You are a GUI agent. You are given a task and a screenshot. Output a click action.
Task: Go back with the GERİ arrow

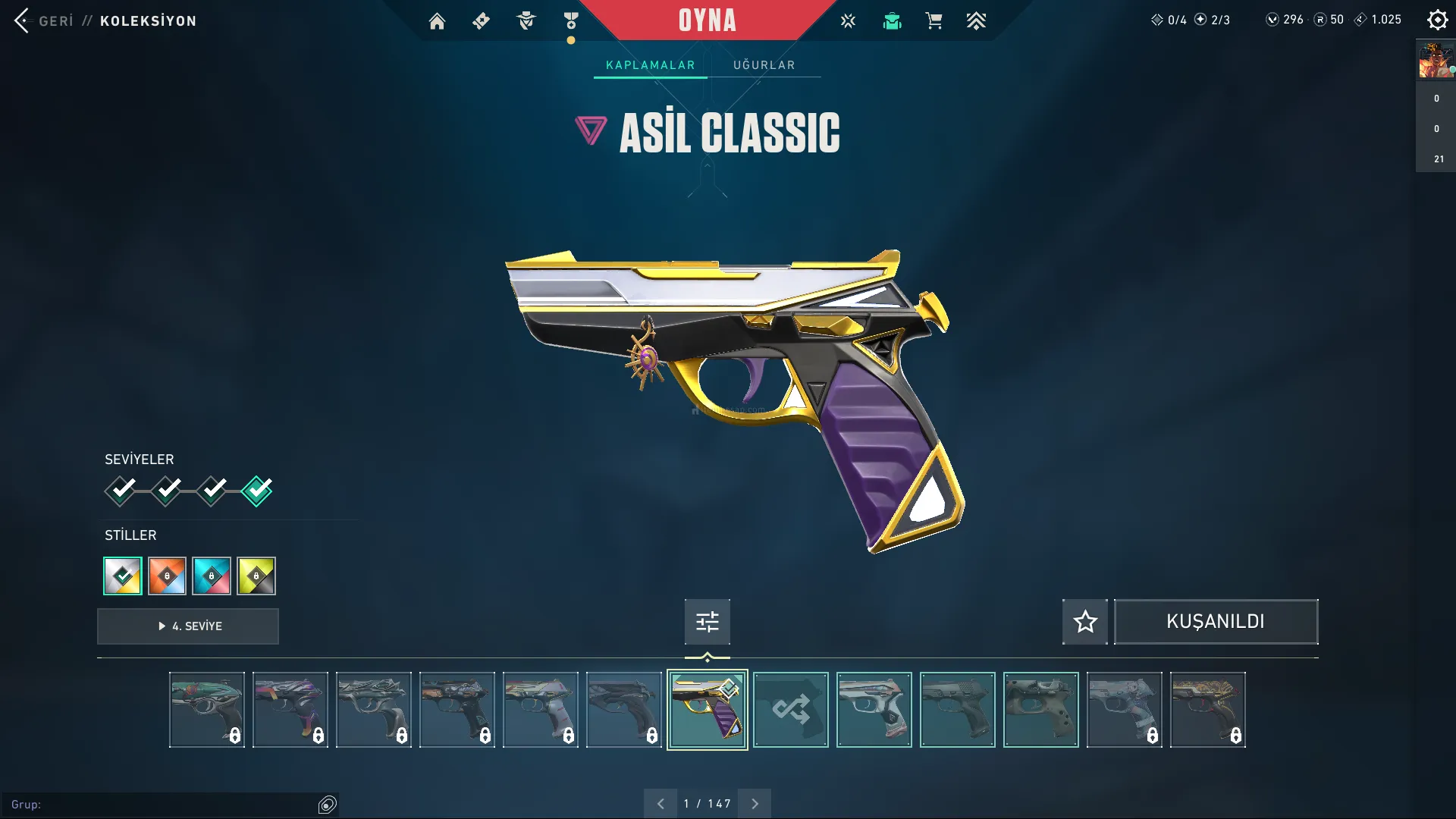point(22,20)
